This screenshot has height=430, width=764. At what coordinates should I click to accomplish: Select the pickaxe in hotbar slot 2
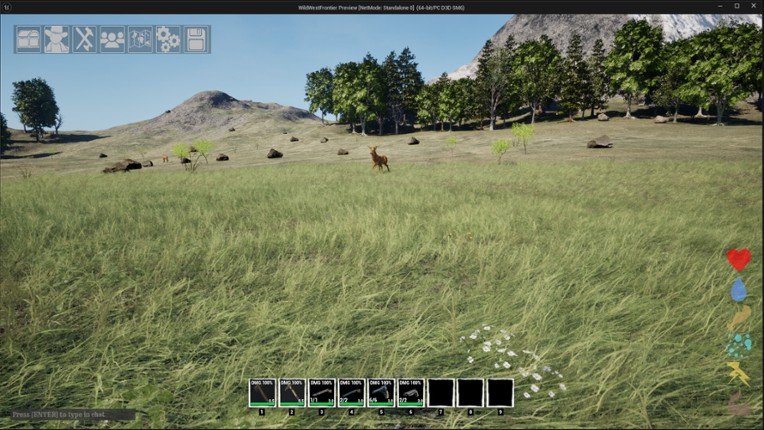pos(292,392)
